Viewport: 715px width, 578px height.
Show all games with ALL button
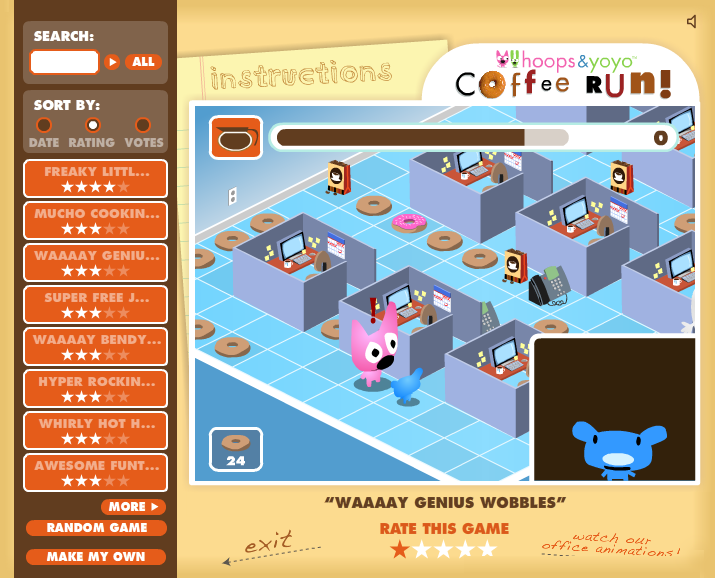pyautogui.click(x=143, y=62)
